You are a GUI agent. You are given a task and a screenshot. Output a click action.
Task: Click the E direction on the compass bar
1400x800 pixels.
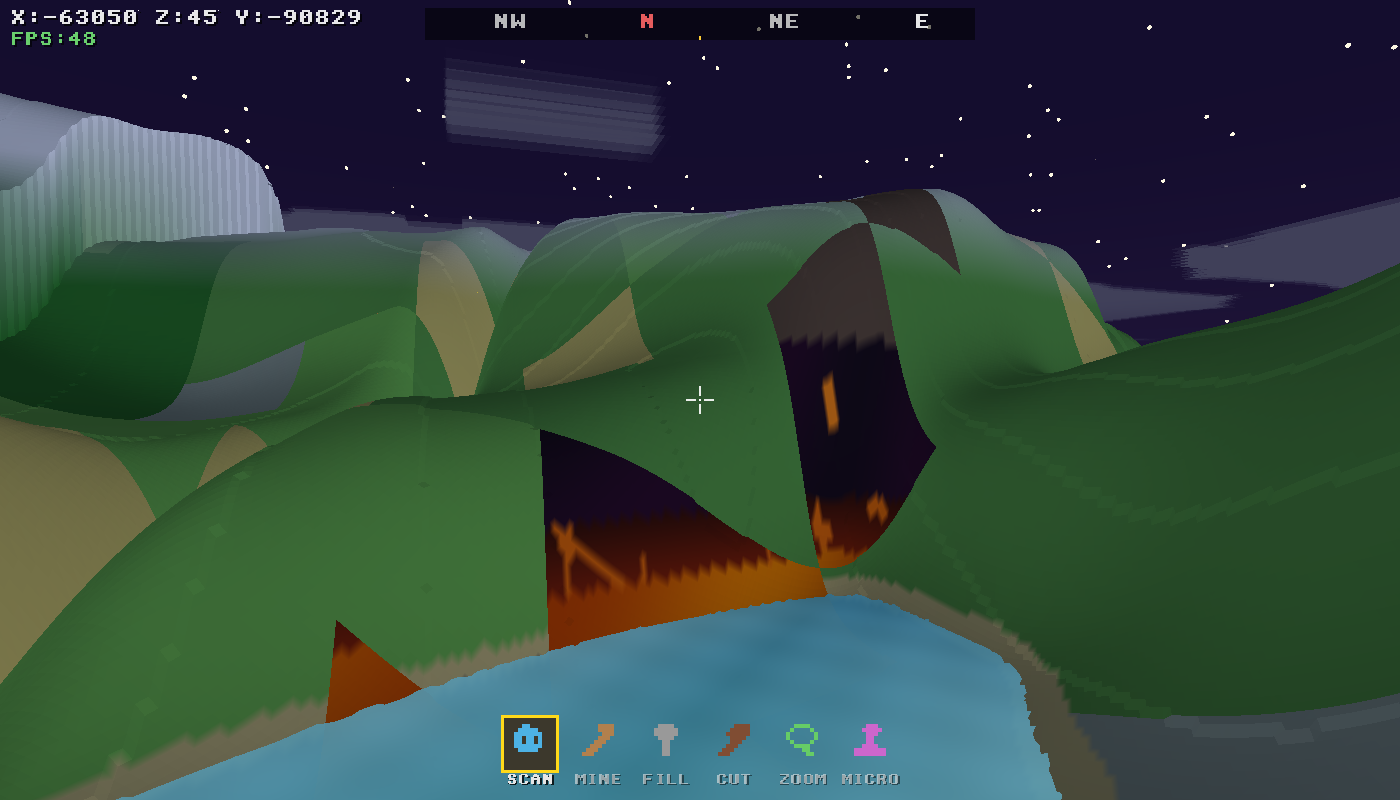point(922,23)
